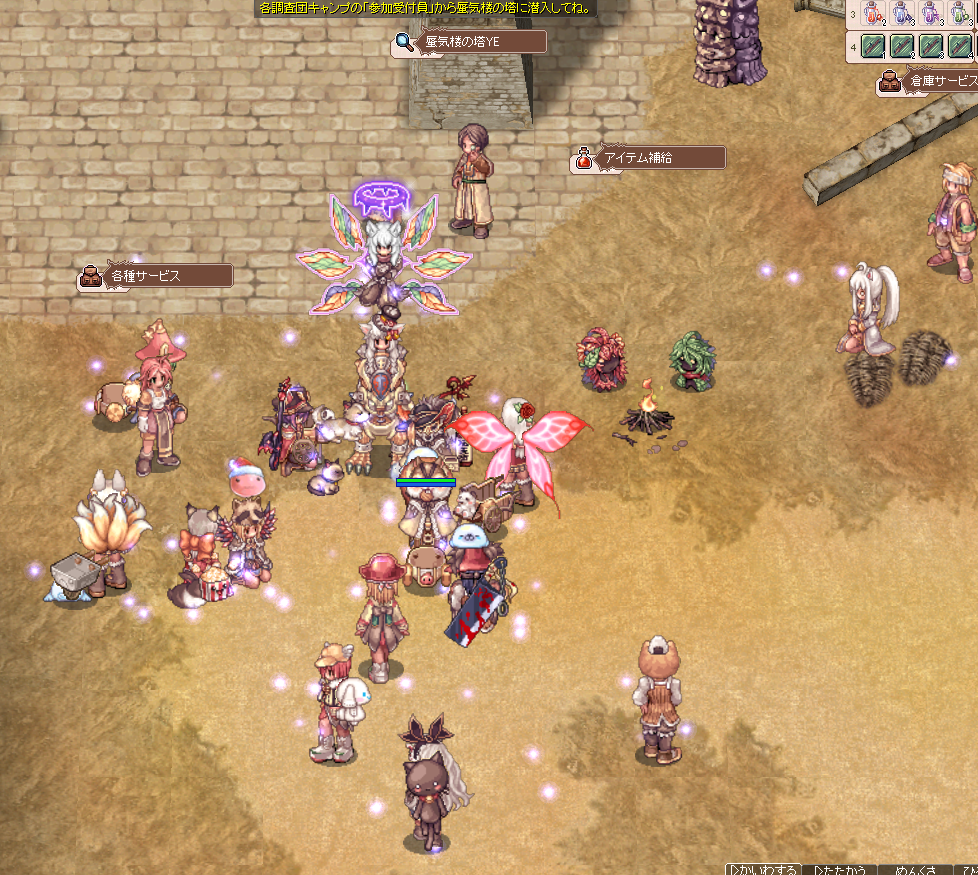Image resolution: width=978 pixels, height=875 pixels.
Task: Select the かいわする tab
Action: click(764, 869)
